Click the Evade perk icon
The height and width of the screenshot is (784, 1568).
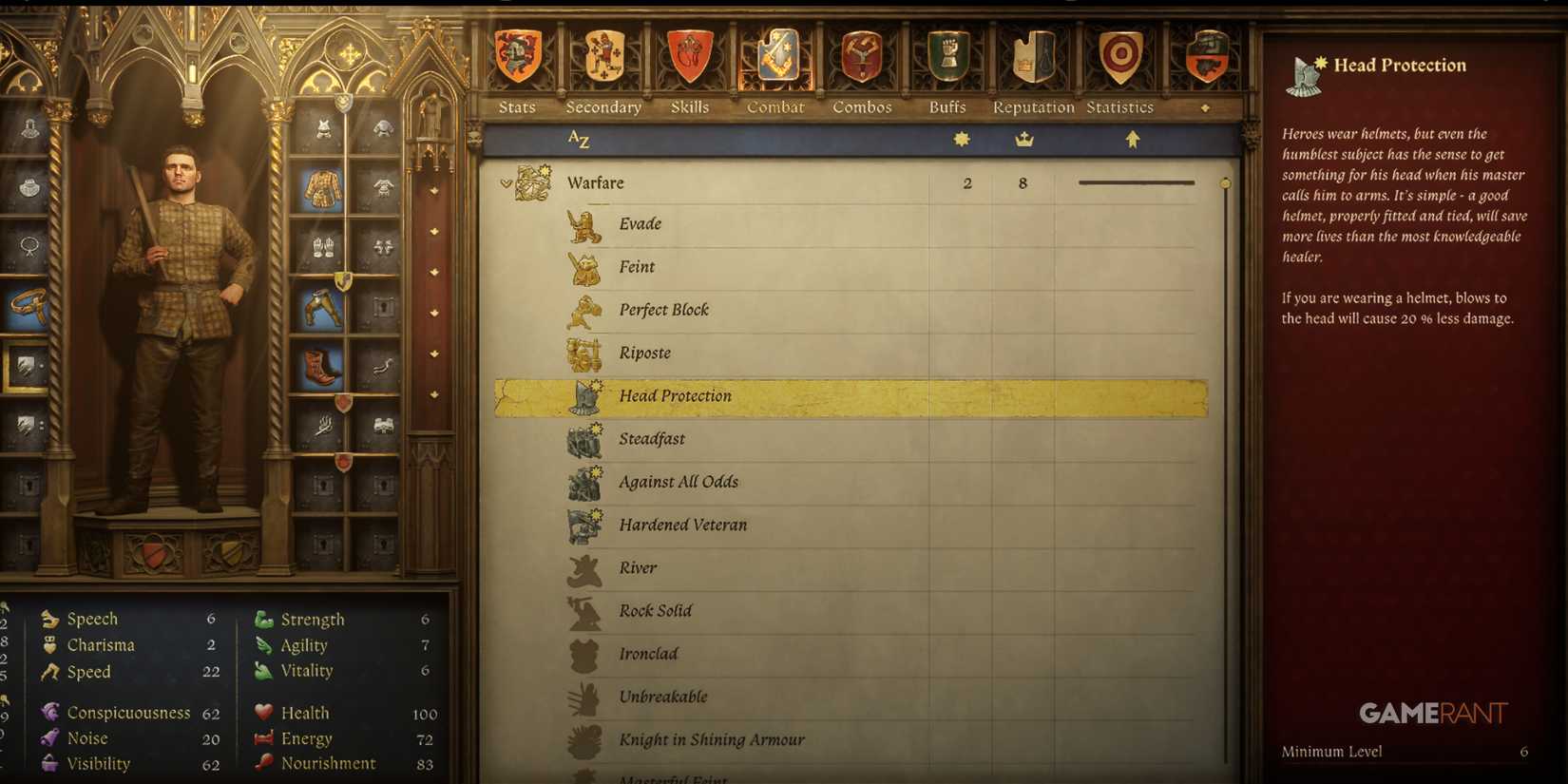(x=583, y=223)
